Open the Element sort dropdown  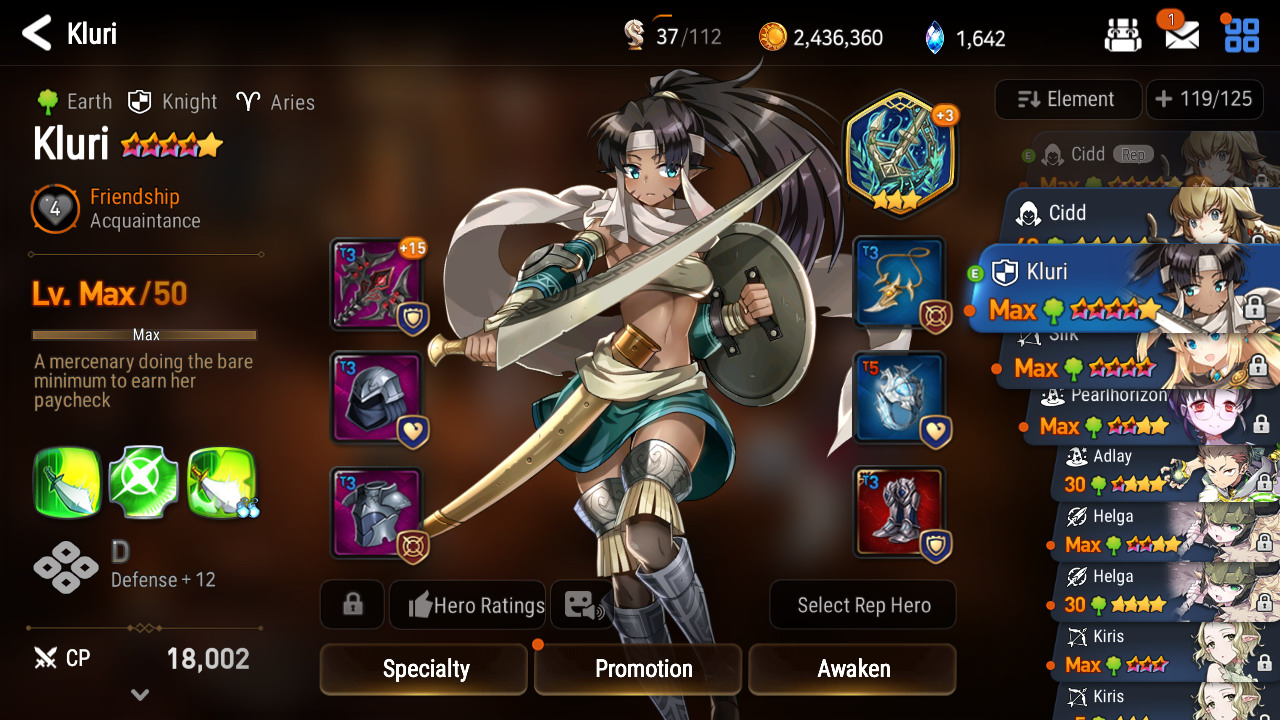(x=1068, y=99)
